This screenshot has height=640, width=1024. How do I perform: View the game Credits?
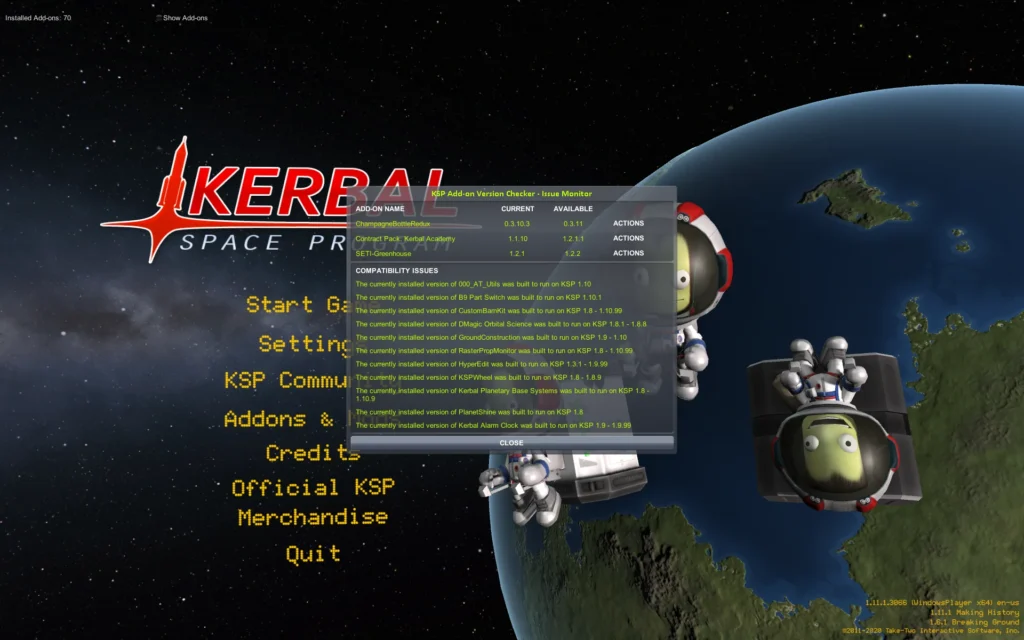click(311, 453)
